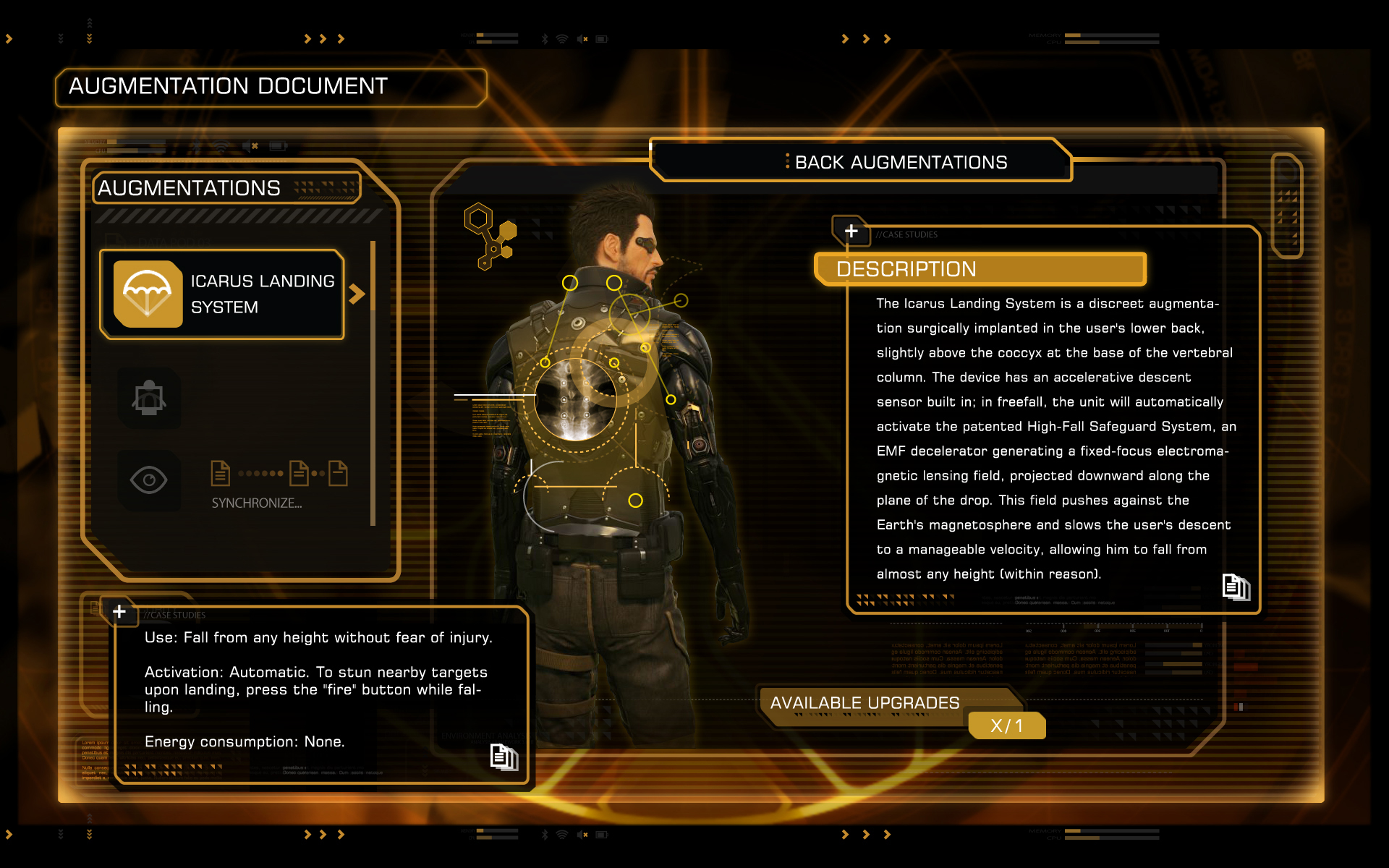Click the Description header bar
Image resolution: width=1389 pixels, height=868 pixels.
(980, 269)
